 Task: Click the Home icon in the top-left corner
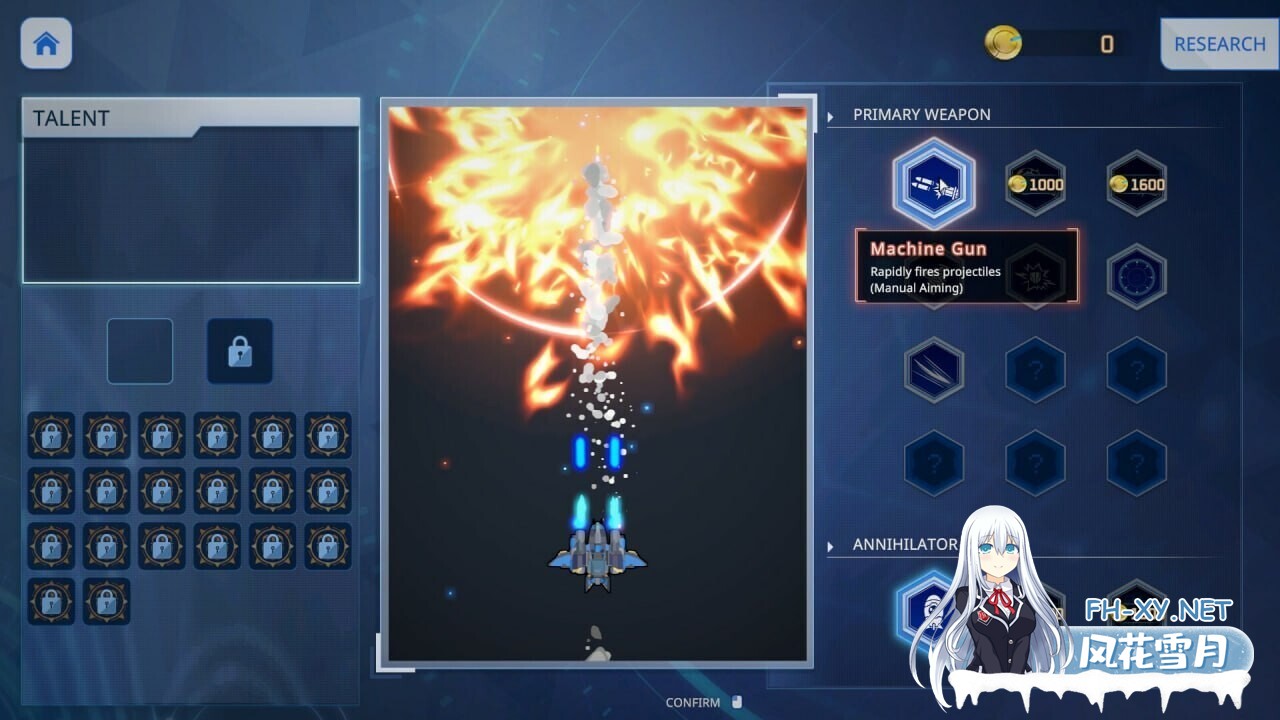click(x=46, y=44)
